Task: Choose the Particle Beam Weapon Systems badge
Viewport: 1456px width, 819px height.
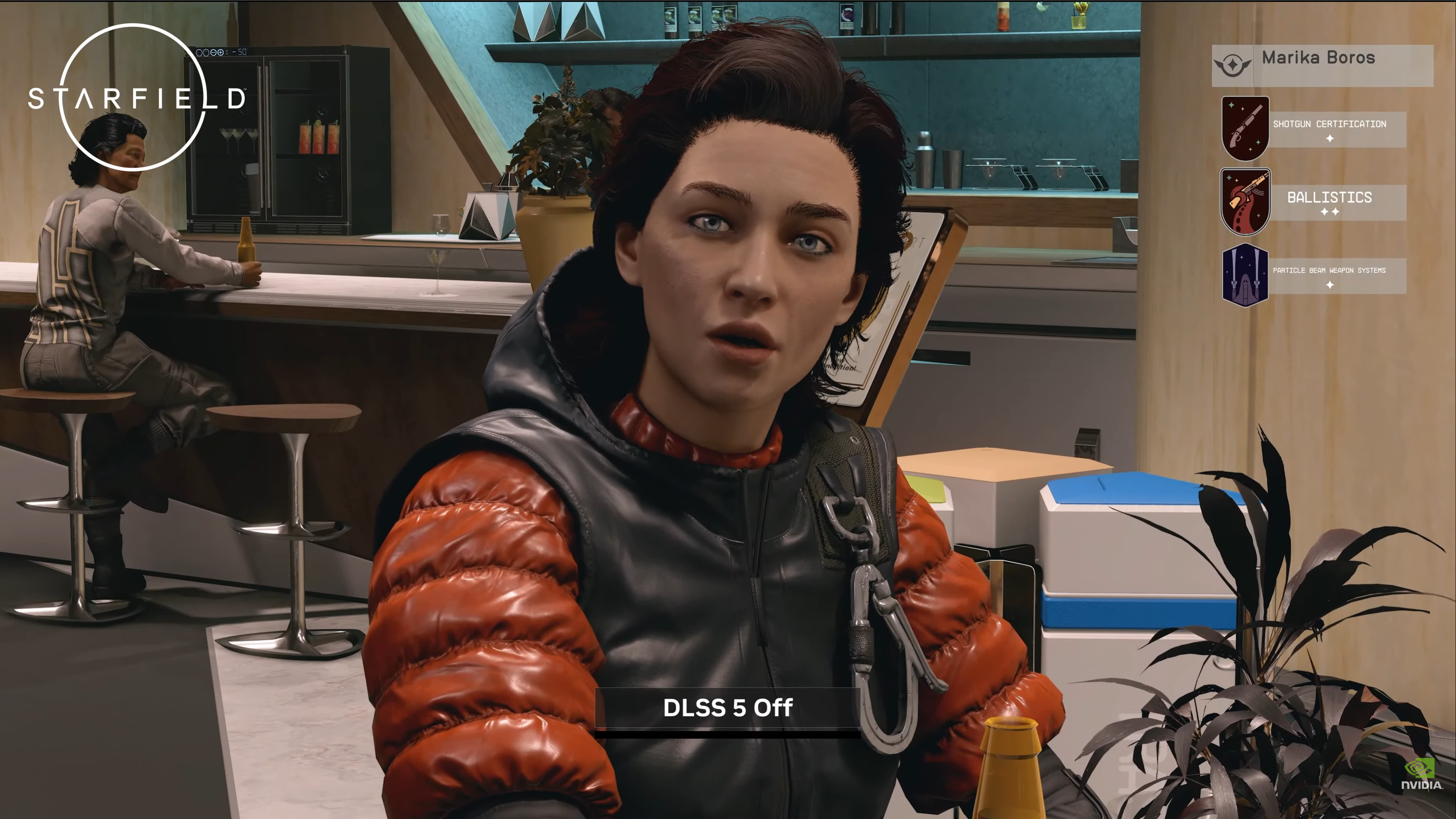Action: tap(1244, 275)
